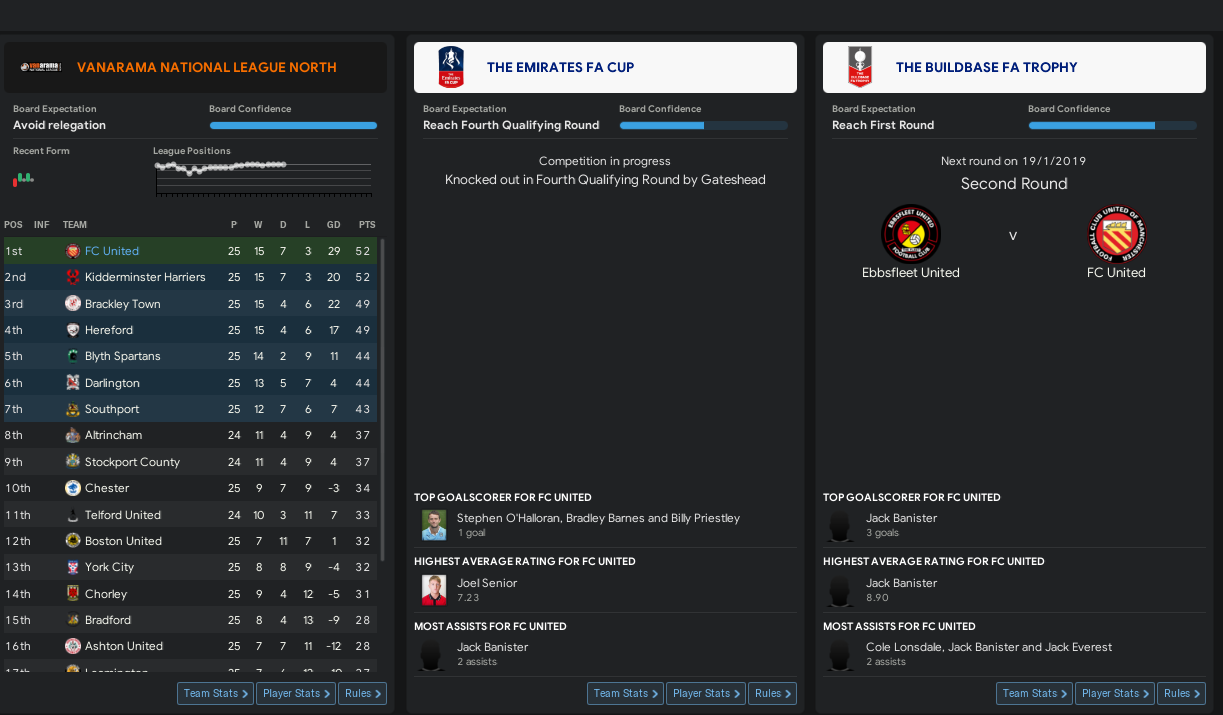The height and width of the screenshot is (715, 1223).
Task: View Altrincham from the league table
Action: (113, 435)
